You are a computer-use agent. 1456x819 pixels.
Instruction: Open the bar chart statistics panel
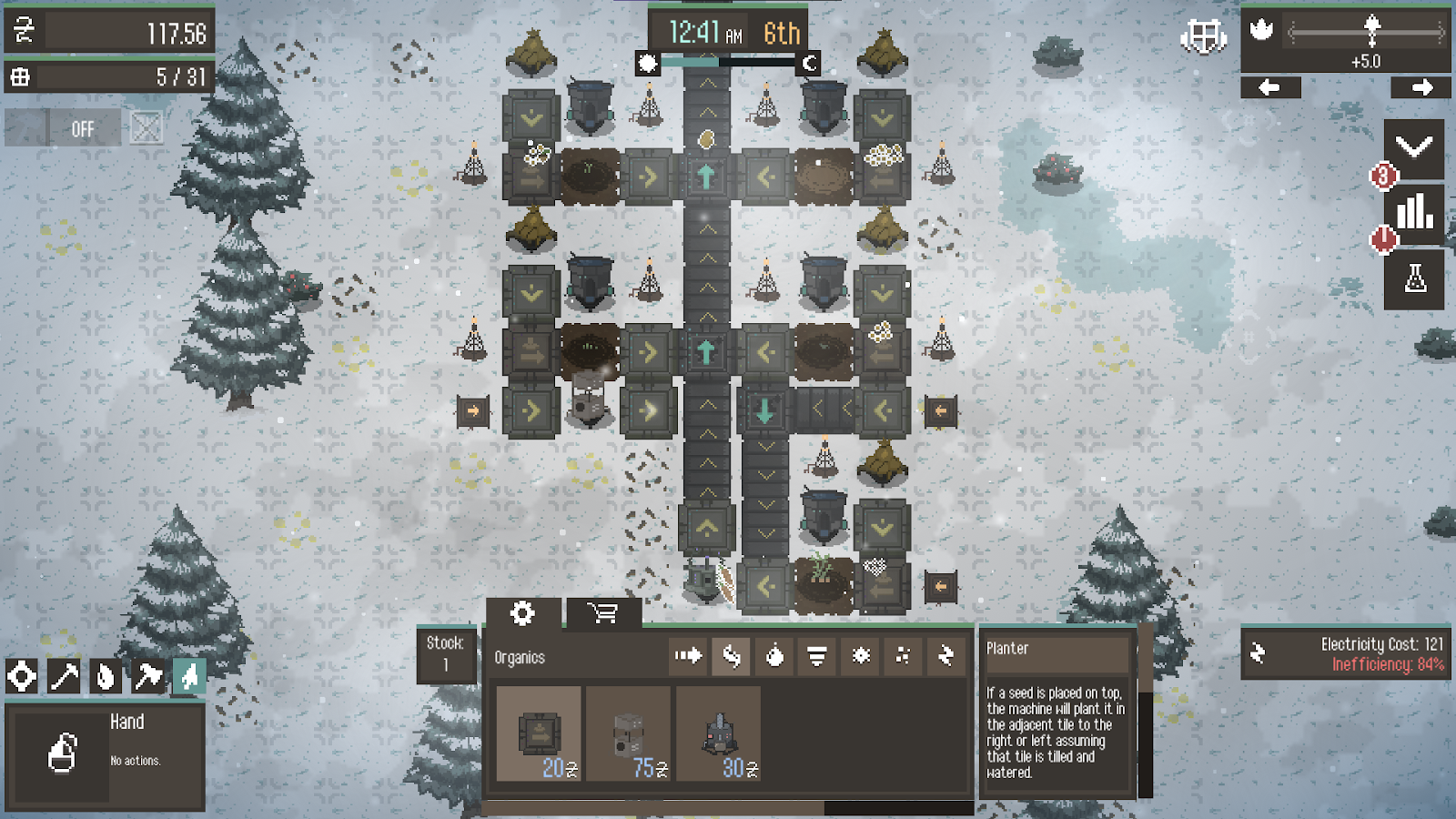1414,213
